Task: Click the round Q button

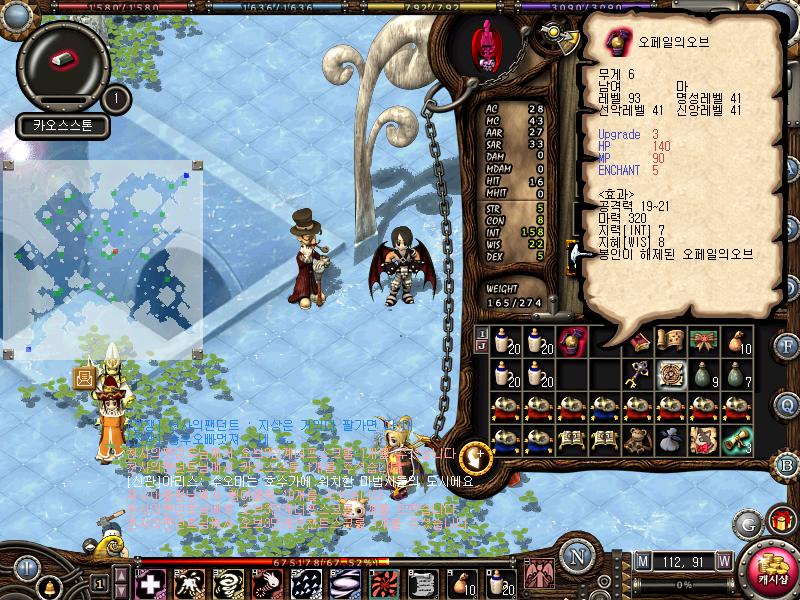Action: 786,404
